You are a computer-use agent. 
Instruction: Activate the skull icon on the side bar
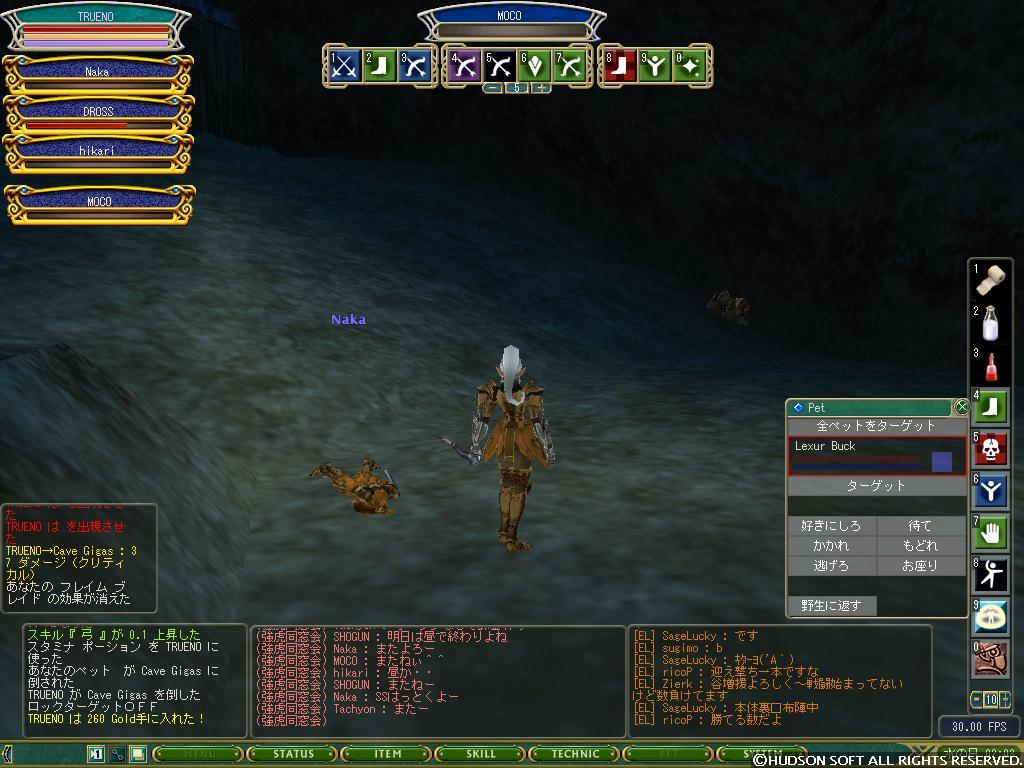pos(991,448)
